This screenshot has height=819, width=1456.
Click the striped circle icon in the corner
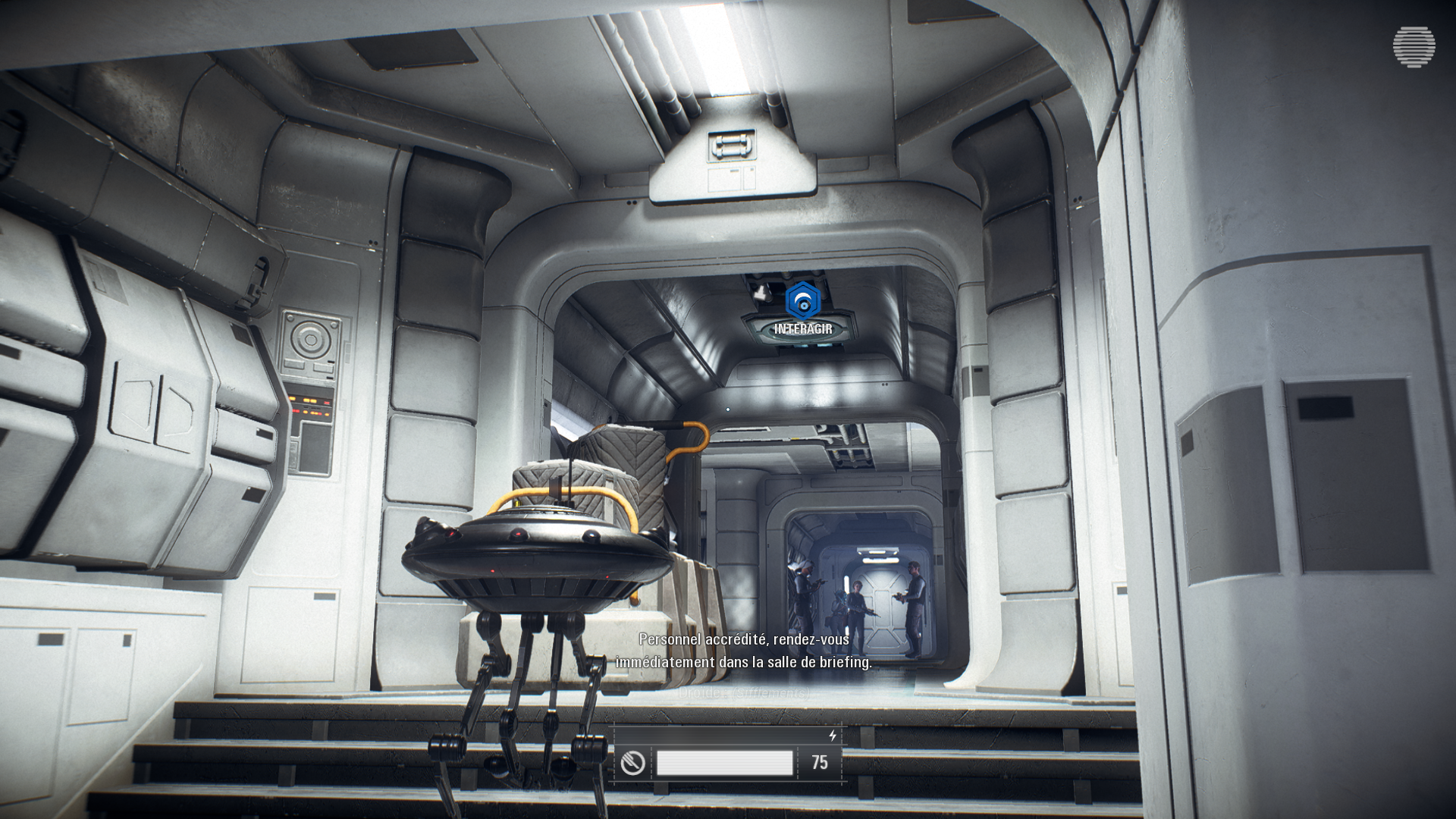(x=1414, y=47)
